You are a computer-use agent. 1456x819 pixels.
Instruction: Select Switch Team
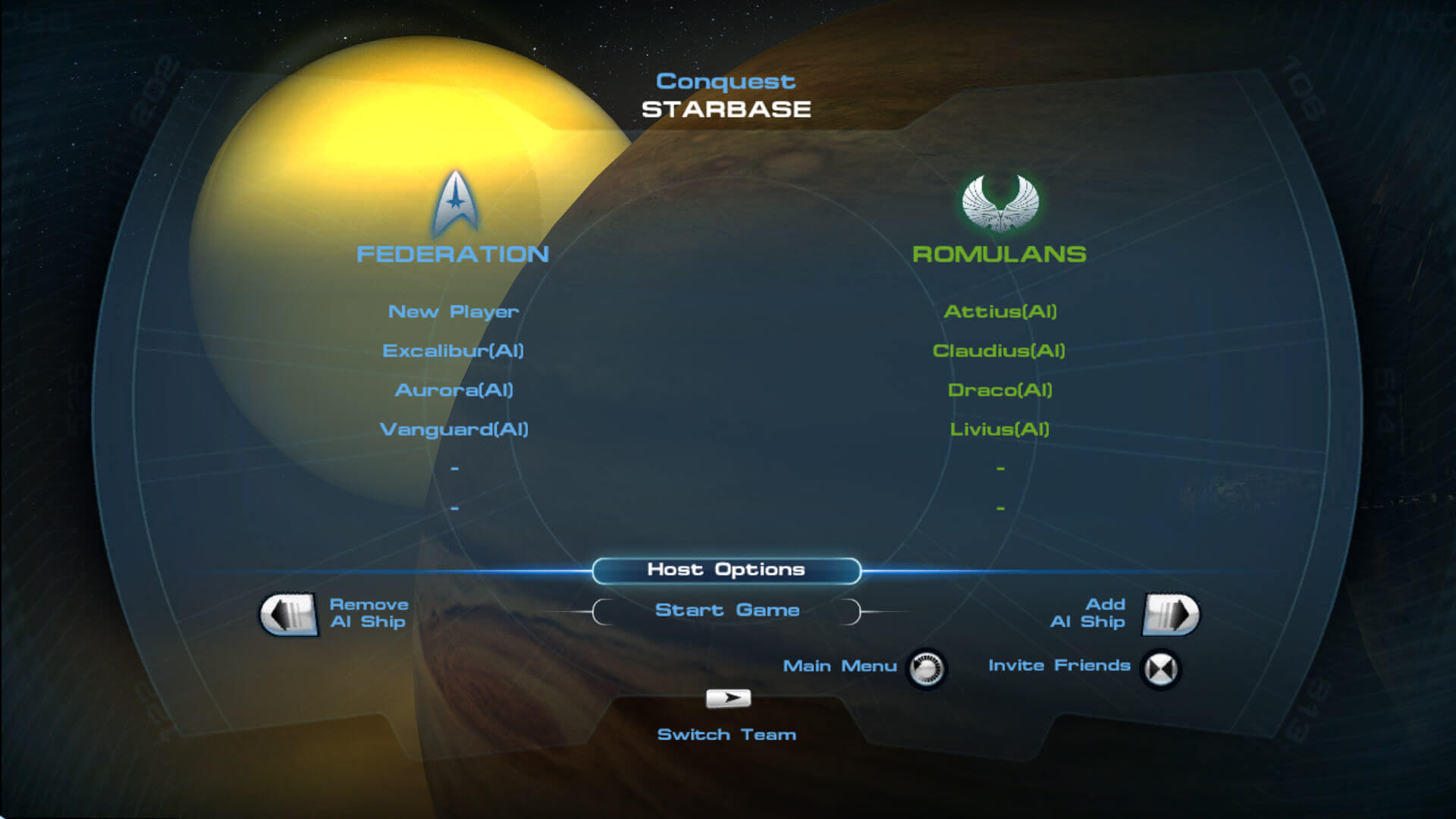pyautogui.click(x=728, y=698)
